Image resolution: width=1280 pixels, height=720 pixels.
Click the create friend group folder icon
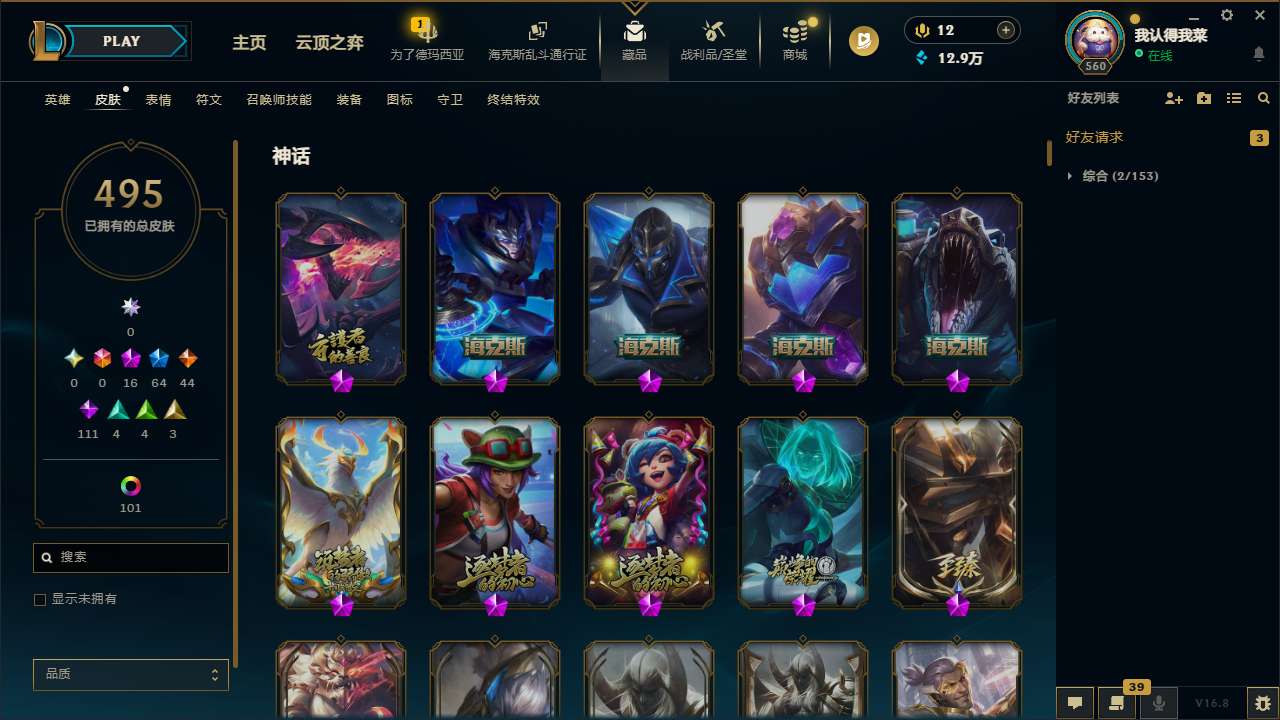pyautogui.click(x=1203, y=97)
